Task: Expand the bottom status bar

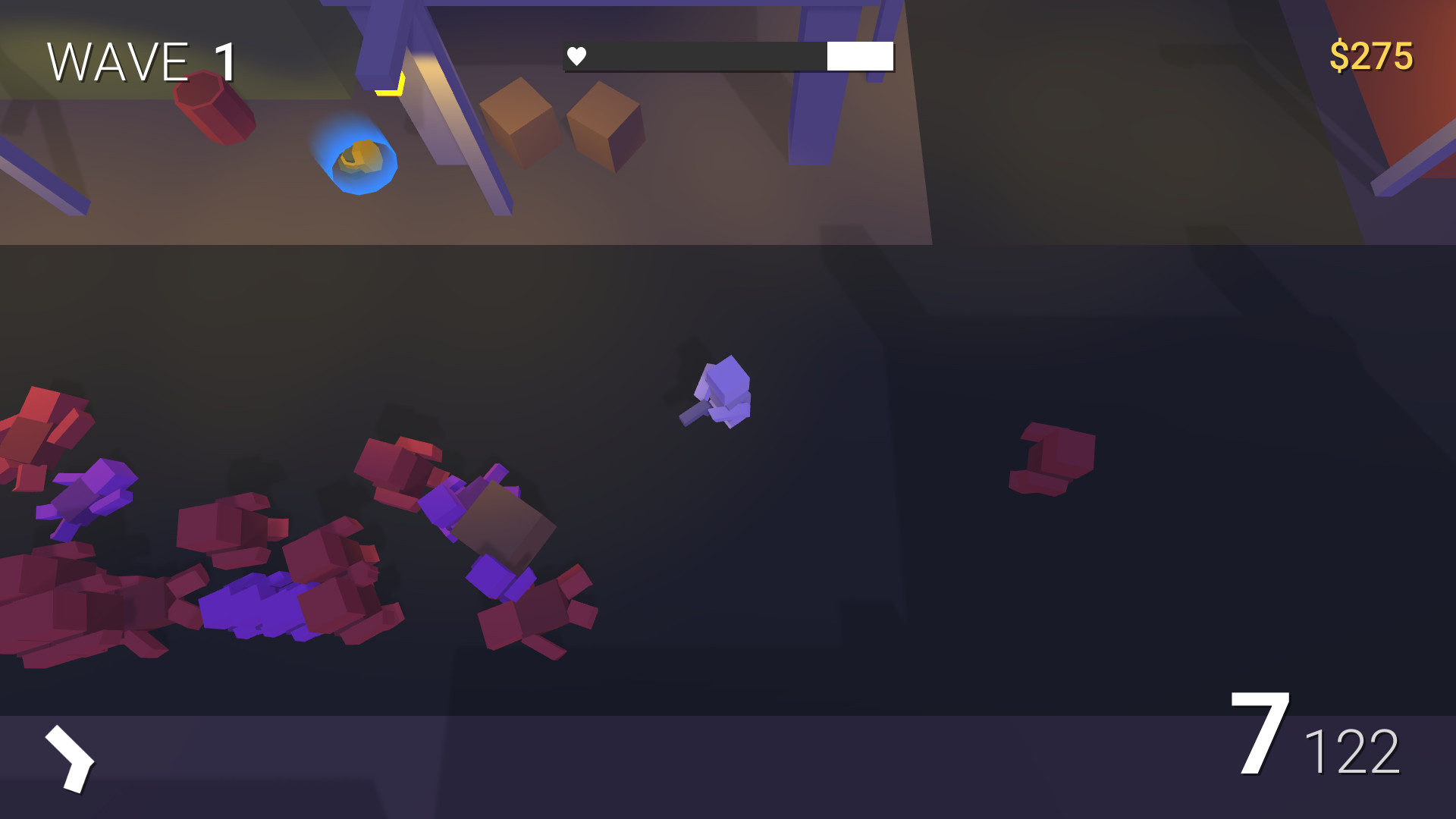Action: (x=728, y=766)
